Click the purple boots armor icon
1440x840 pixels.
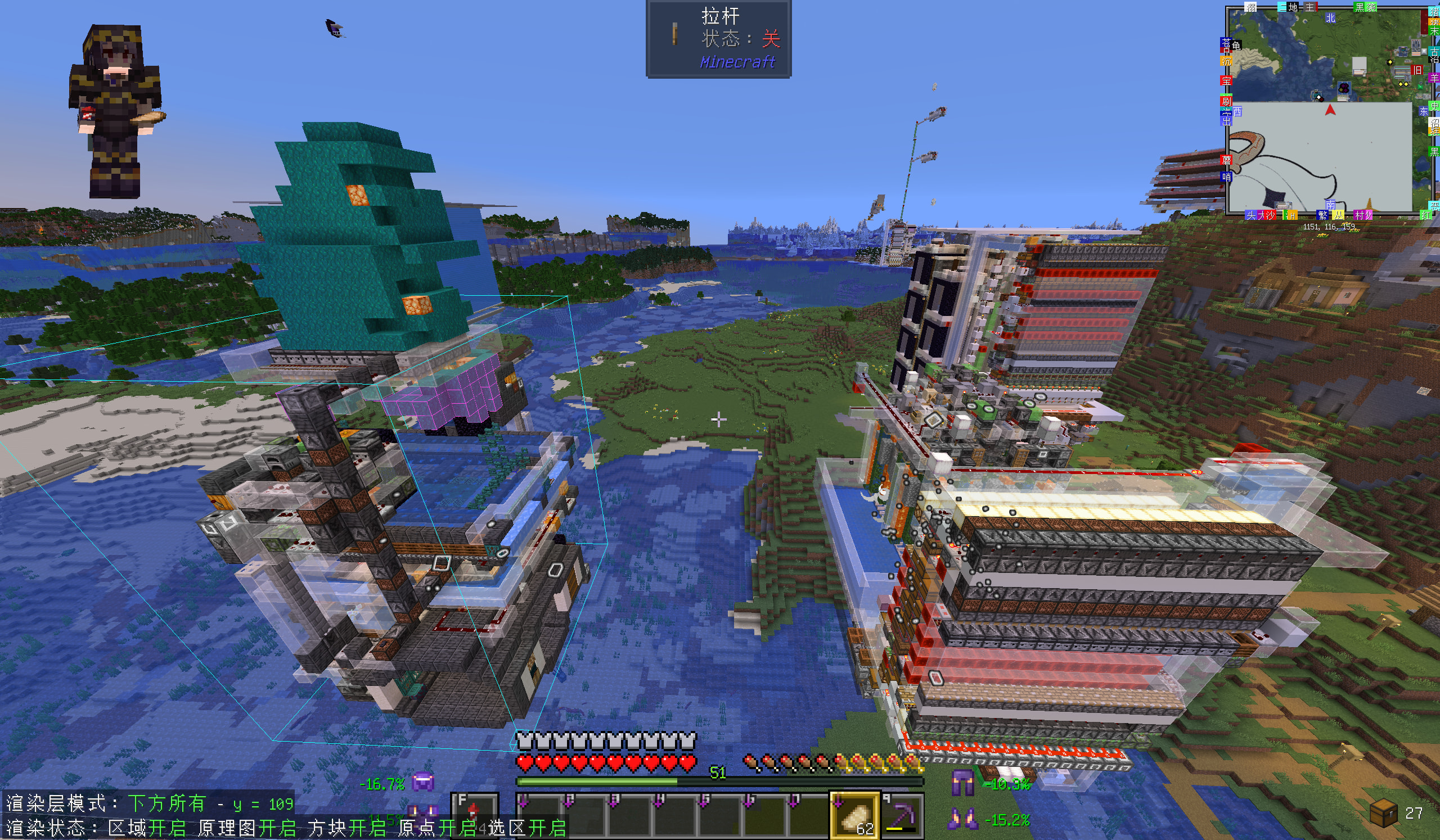(962, 820)
